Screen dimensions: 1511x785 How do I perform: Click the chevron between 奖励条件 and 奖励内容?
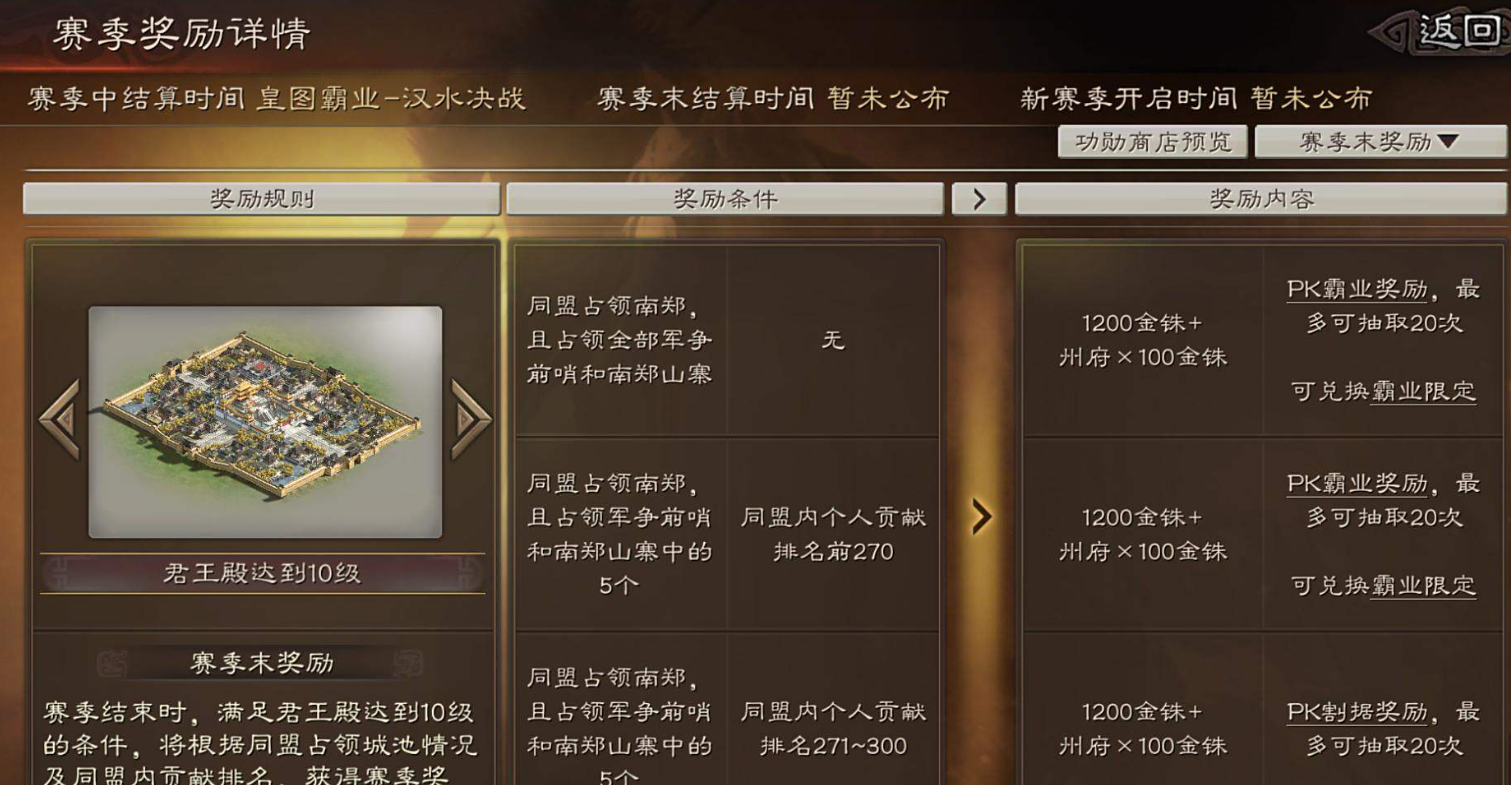(981, 197)
